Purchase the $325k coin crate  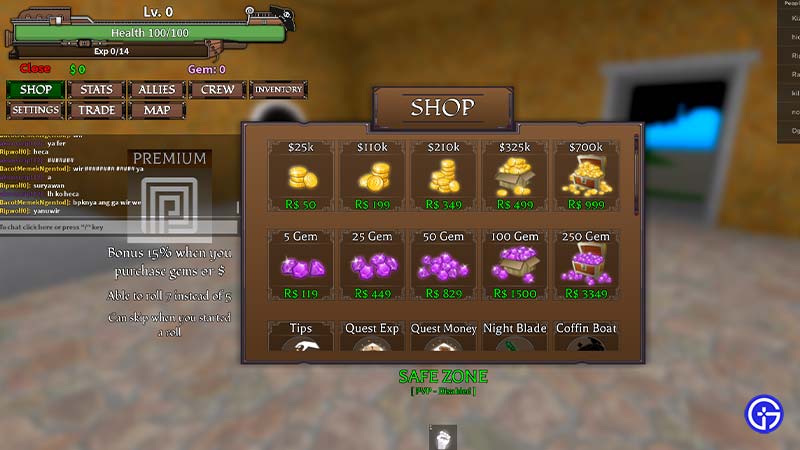coord(514,176)
